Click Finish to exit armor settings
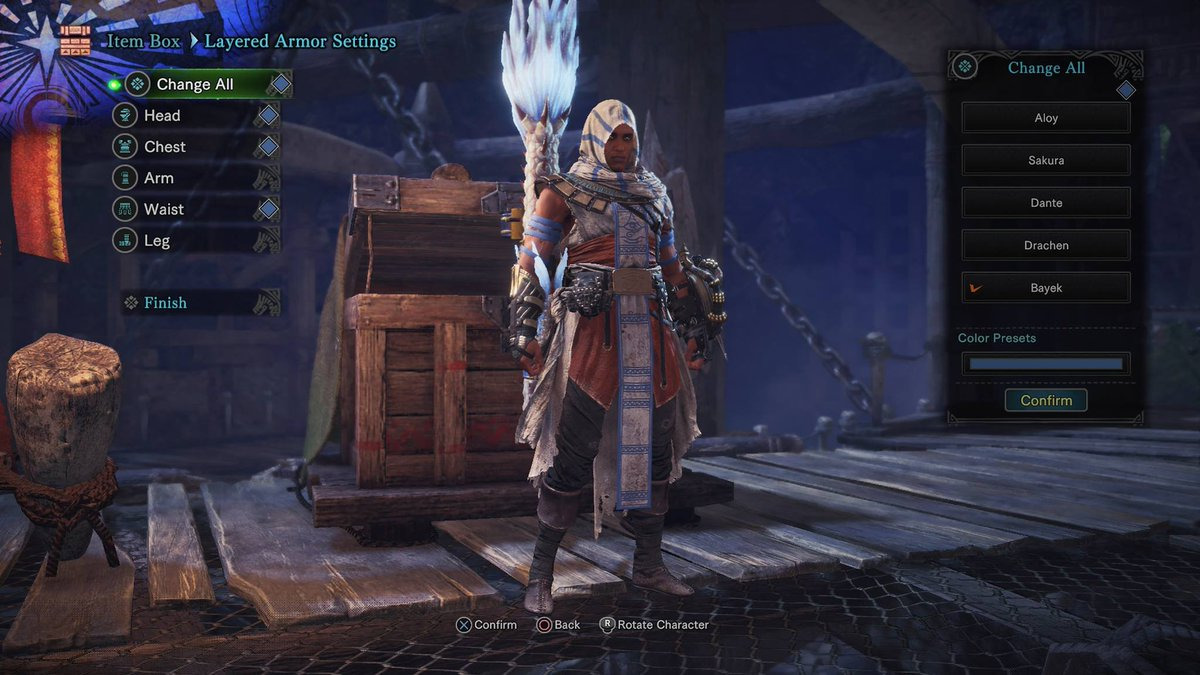1200x675 pixels. (165, 302)
